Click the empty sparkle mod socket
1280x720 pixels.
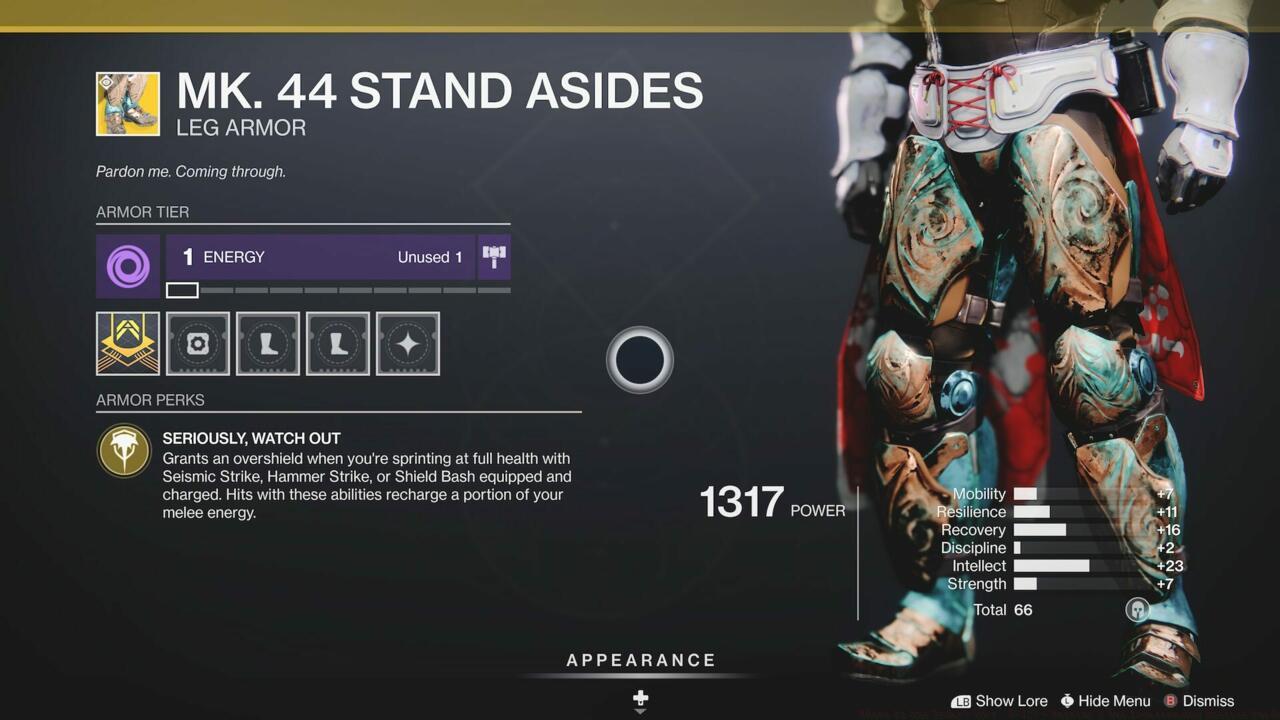409,343
